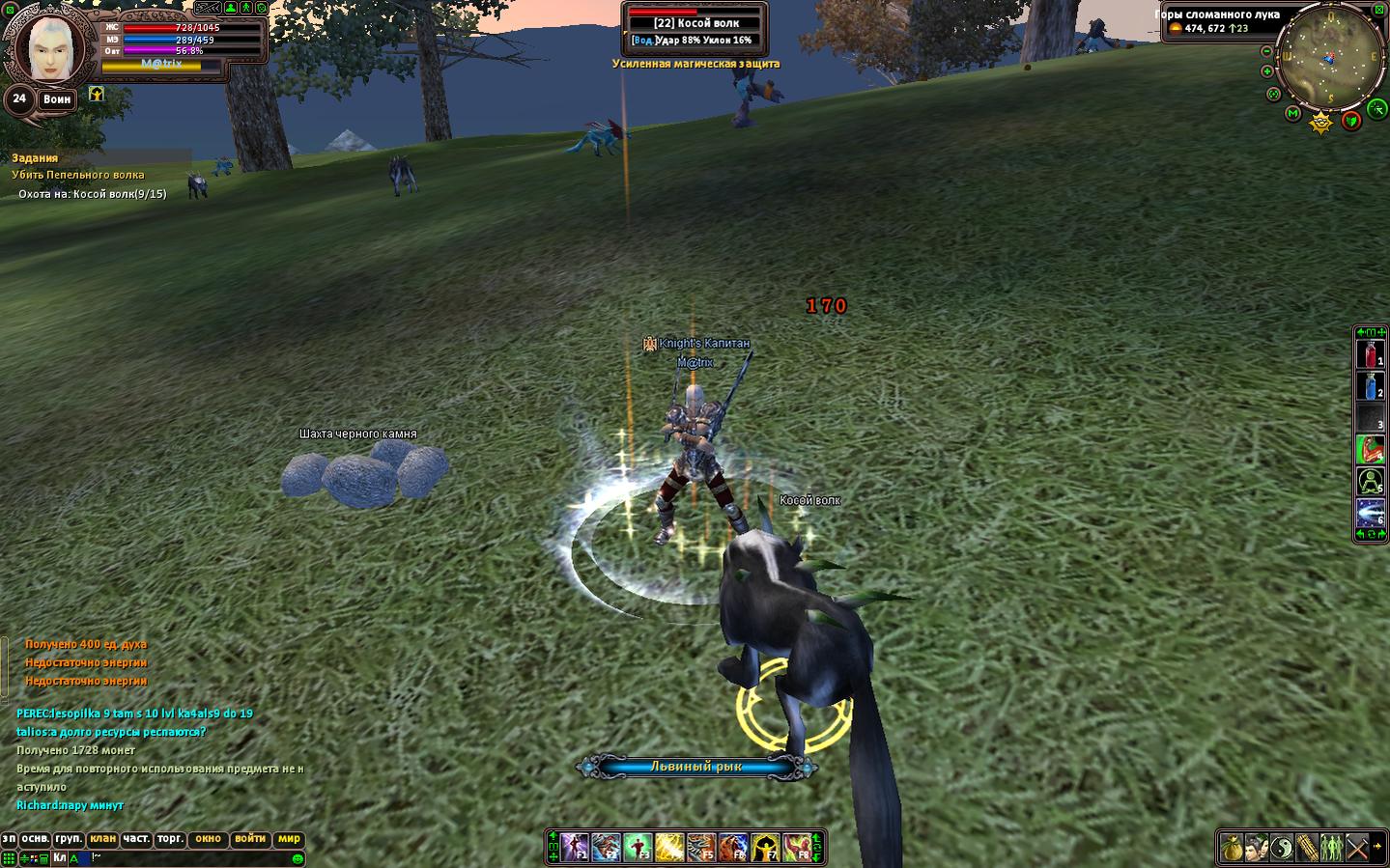Select the quest Убить Пепельного волка

tap(78, 175)
